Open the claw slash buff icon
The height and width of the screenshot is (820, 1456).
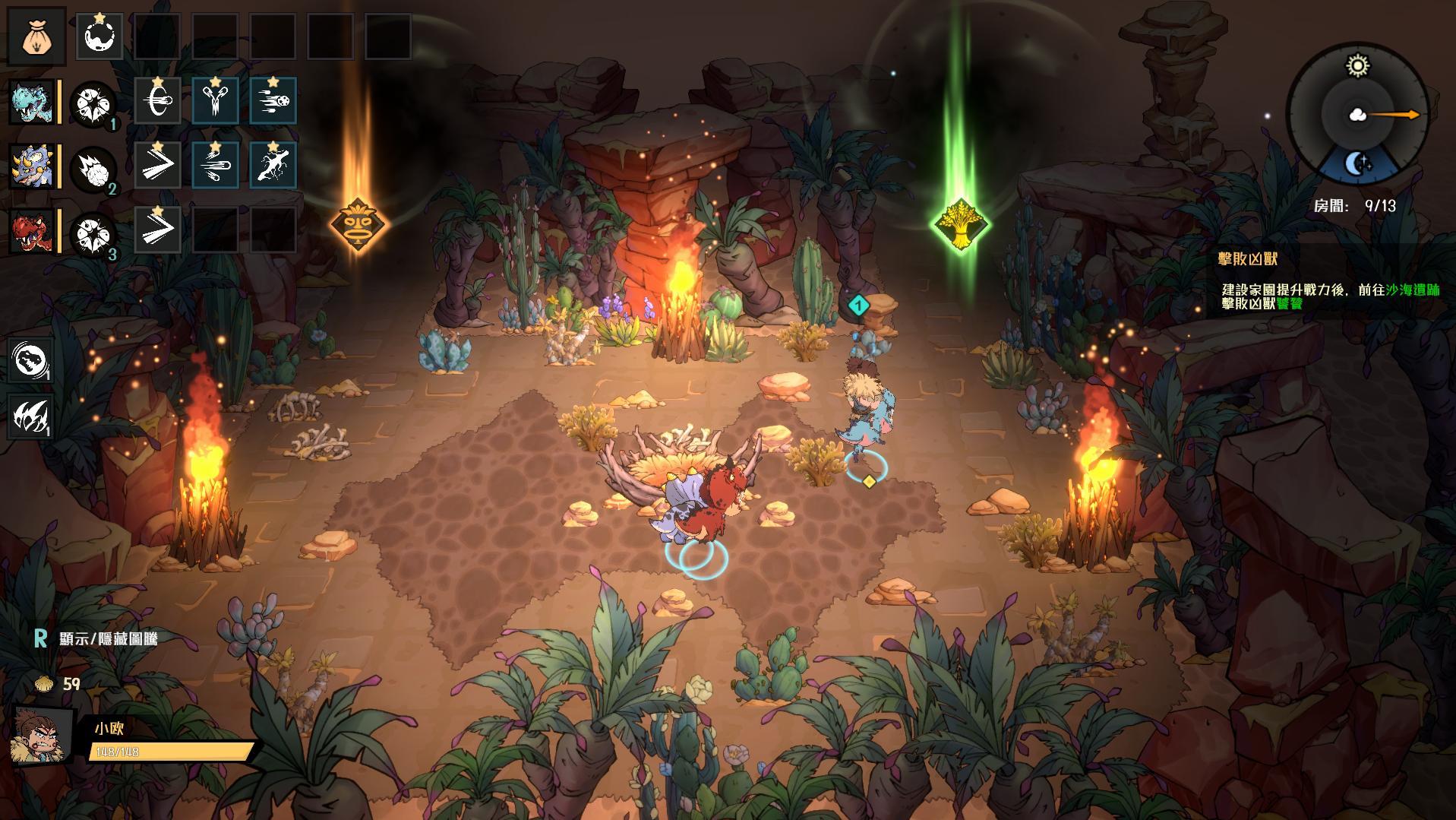(30, 416)
